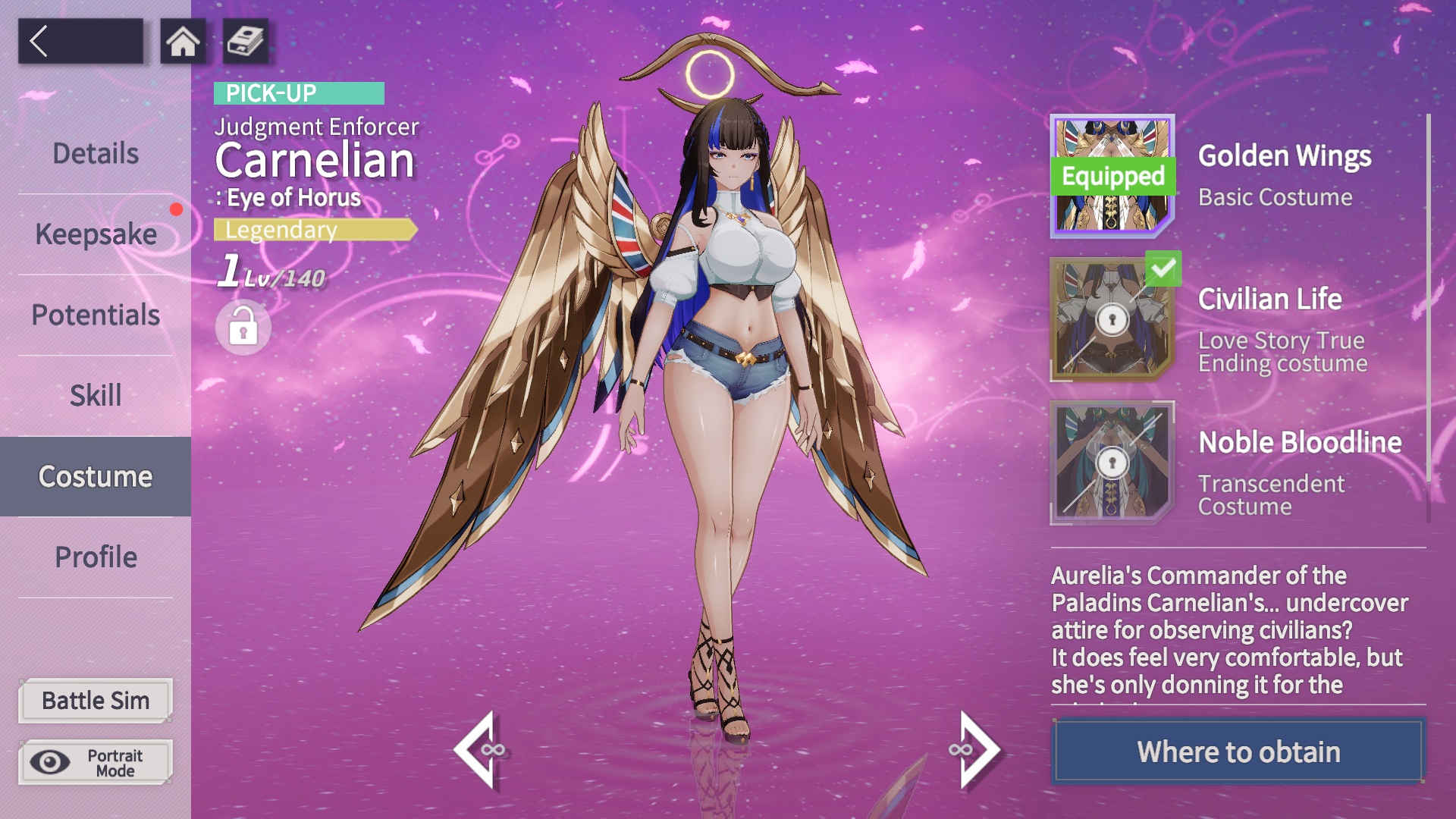
Task: Show the next character with right arrow
Action: click(x=975, y=750)
